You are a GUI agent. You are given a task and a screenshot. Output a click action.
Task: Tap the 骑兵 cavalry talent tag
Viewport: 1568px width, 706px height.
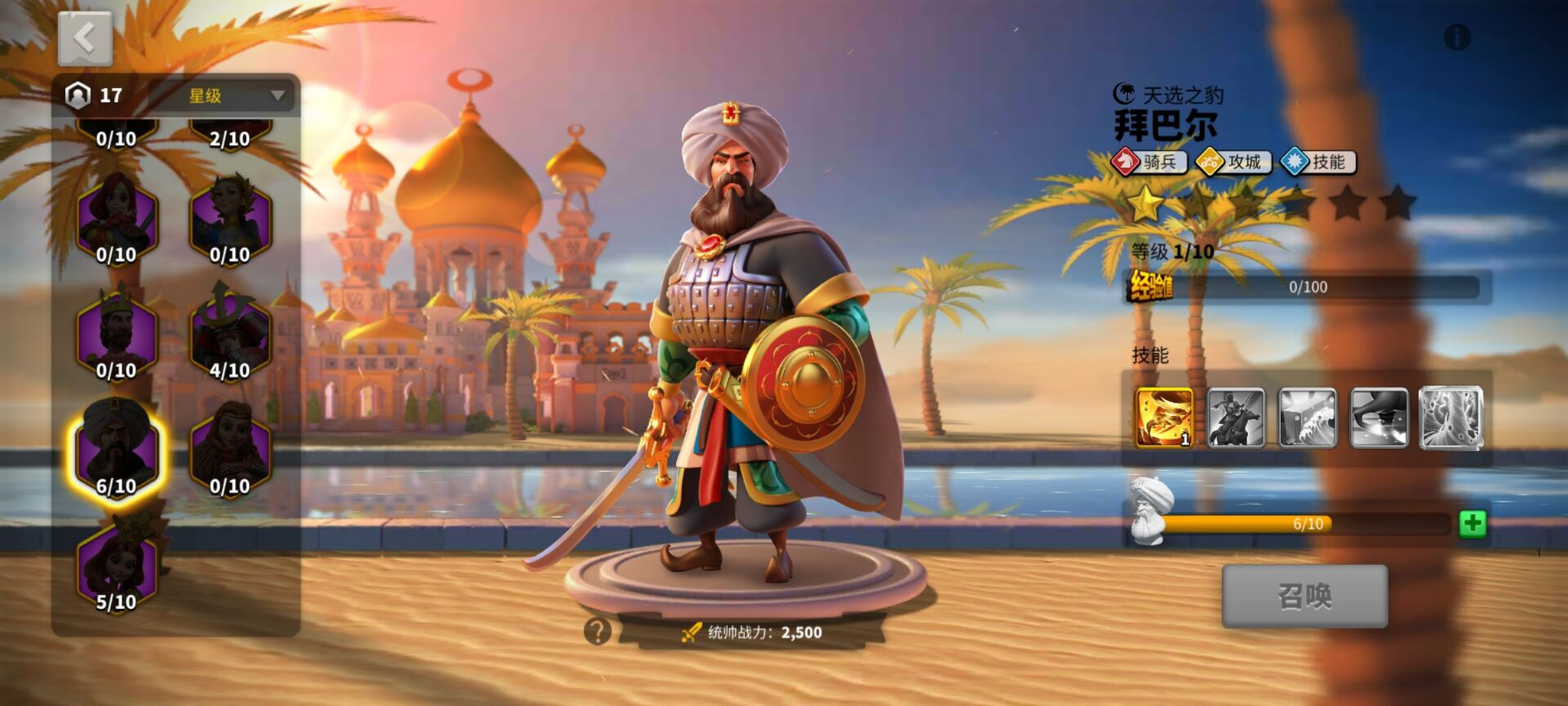(1150, 162)
